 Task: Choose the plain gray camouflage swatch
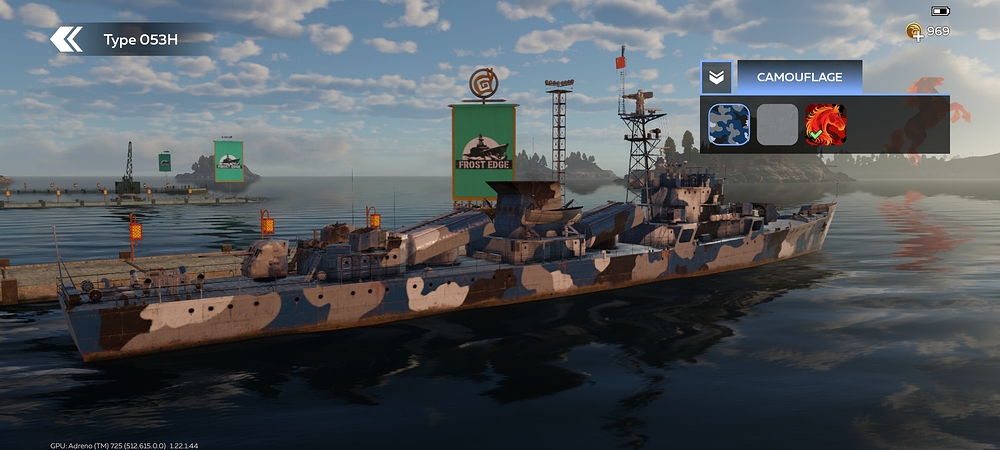[x=777, y=125]
